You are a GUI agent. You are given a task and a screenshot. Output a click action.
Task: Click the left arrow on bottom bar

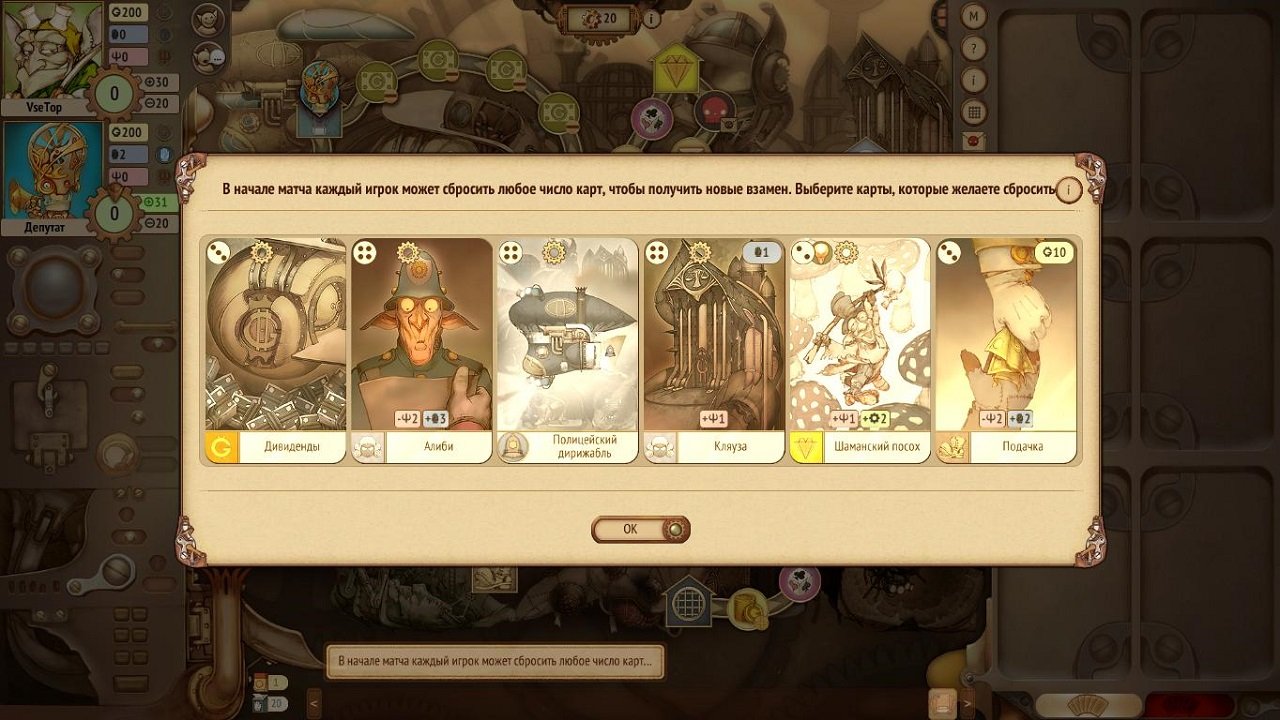point(314,703)
